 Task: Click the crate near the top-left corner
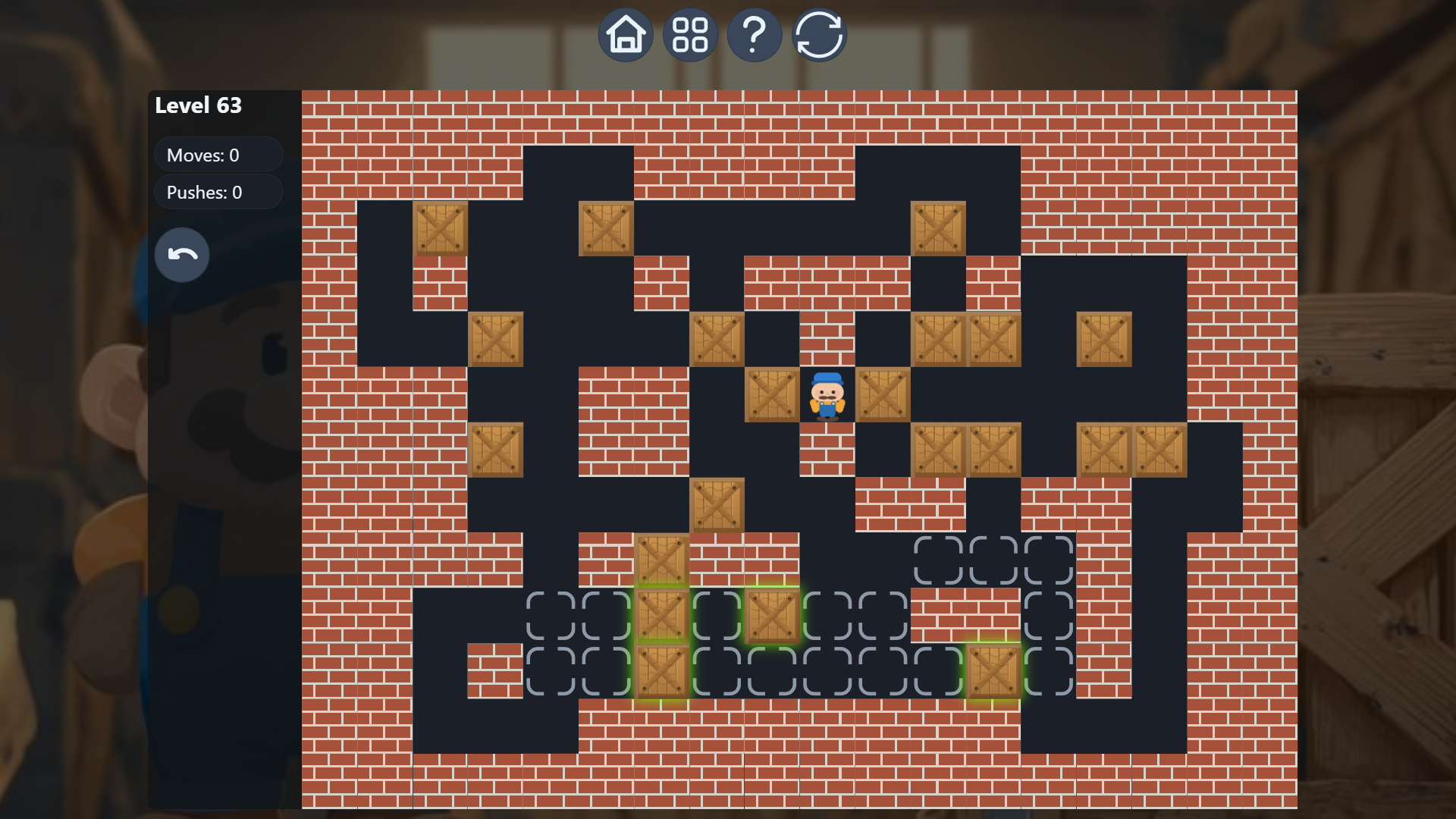(440, 227)
